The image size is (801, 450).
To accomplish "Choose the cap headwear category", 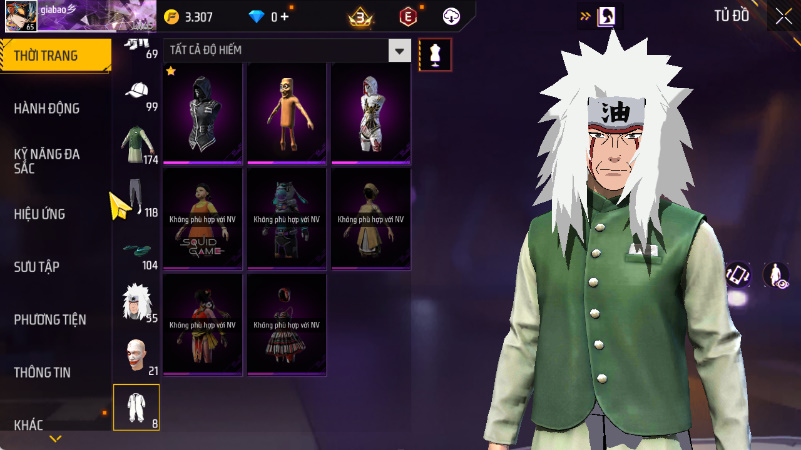I will point(136,93).
